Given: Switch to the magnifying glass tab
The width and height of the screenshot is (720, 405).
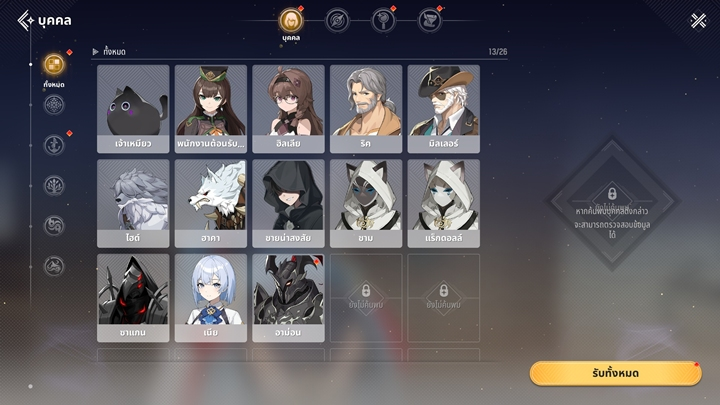Looking at the screenshot, I should (384, 20).
